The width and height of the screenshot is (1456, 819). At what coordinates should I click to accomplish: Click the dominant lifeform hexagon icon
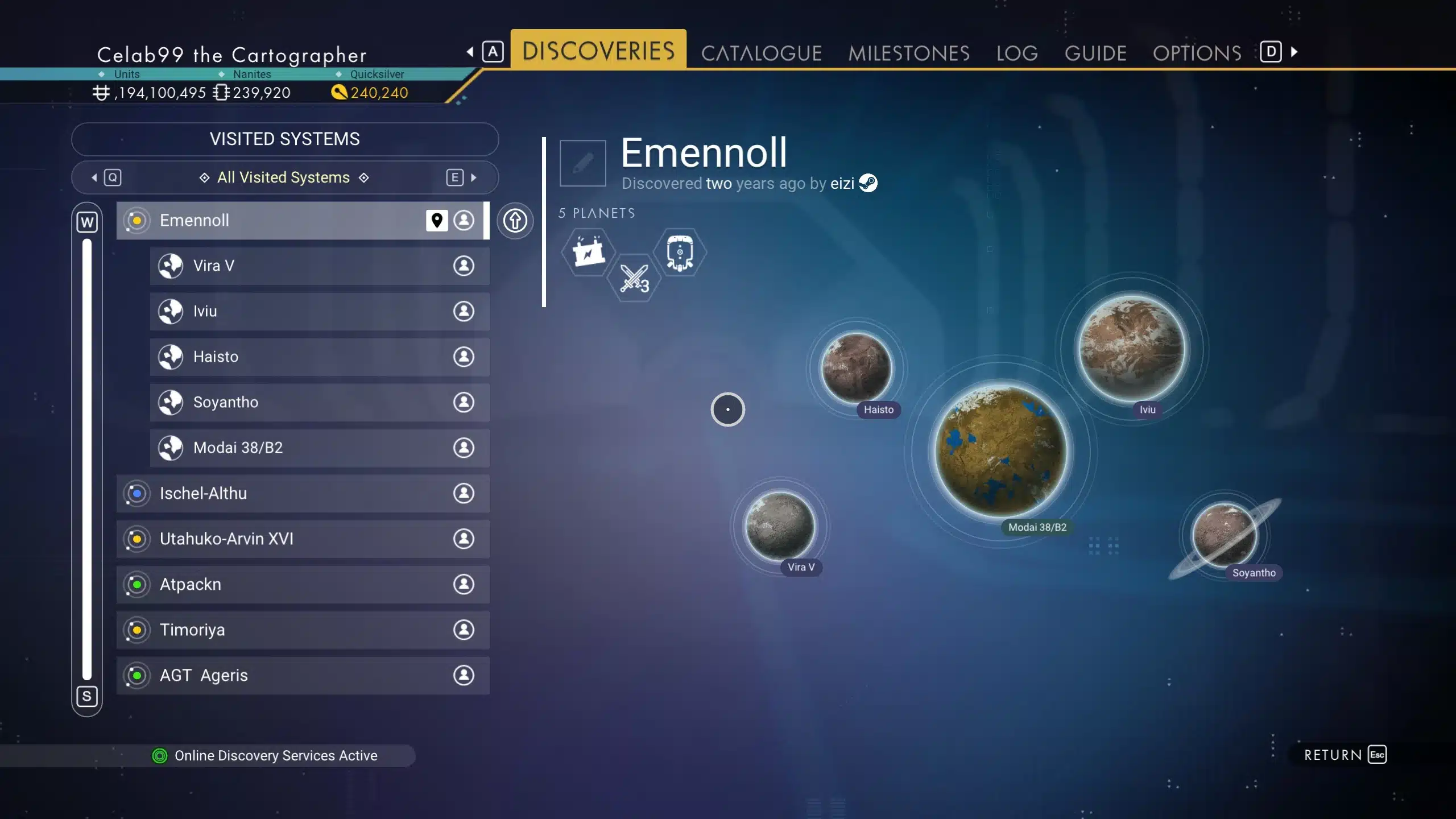680,252
